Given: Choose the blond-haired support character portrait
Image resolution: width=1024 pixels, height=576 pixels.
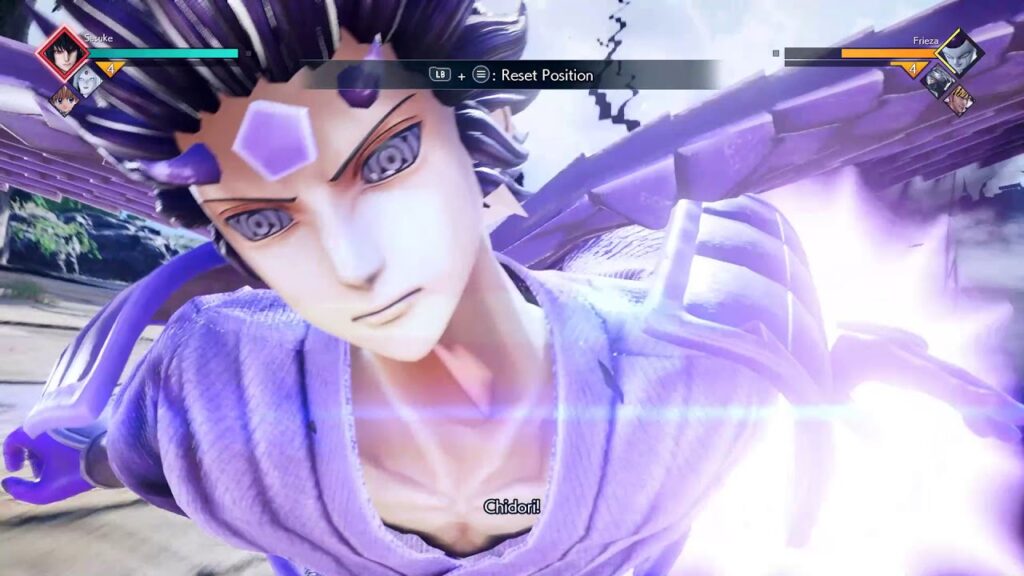Looking at the screenshot, I should [x=959, y=98].
